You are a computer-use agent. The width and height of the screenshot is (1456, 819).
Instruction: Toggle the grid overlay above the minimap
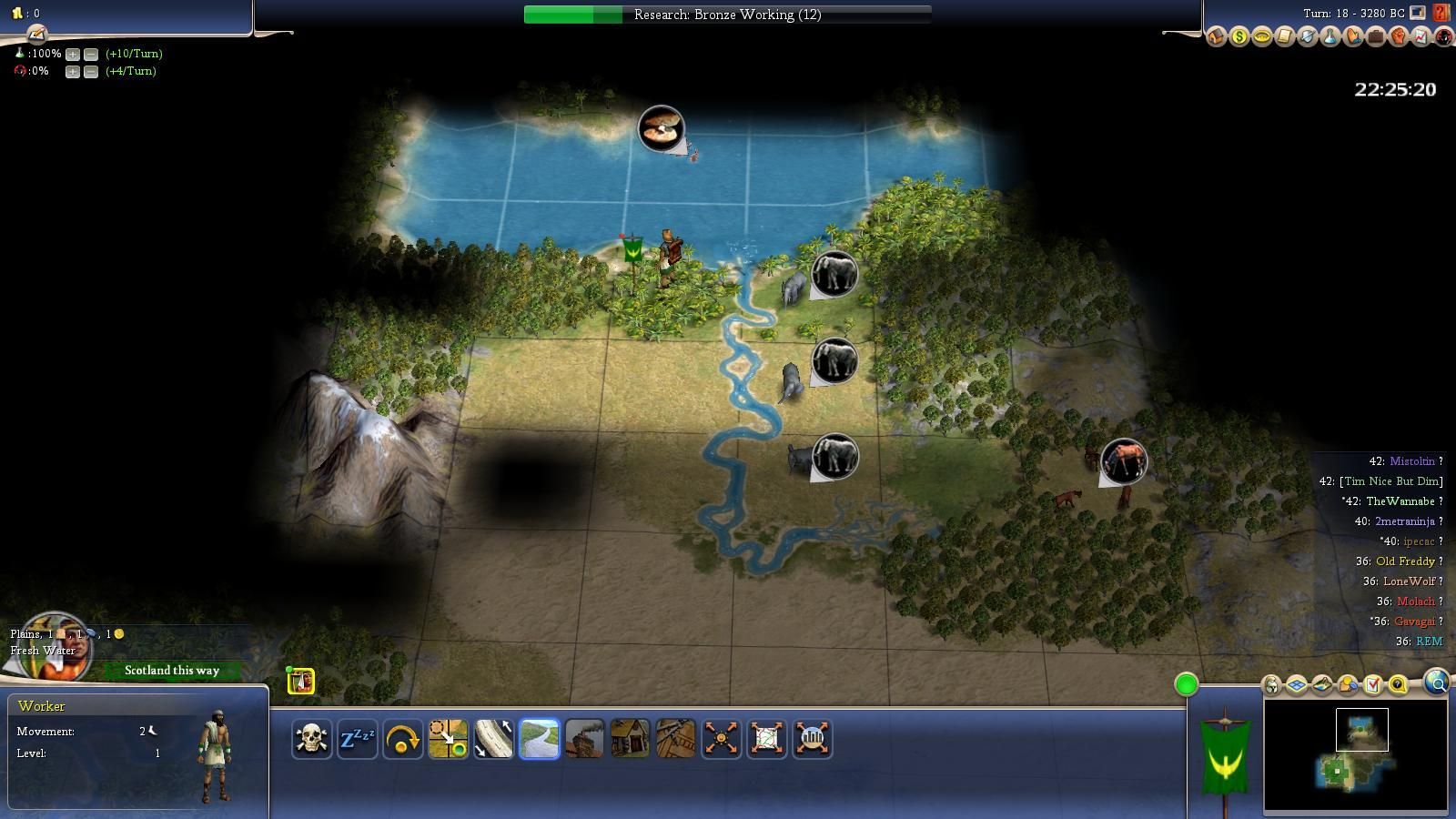(1297, 684)
